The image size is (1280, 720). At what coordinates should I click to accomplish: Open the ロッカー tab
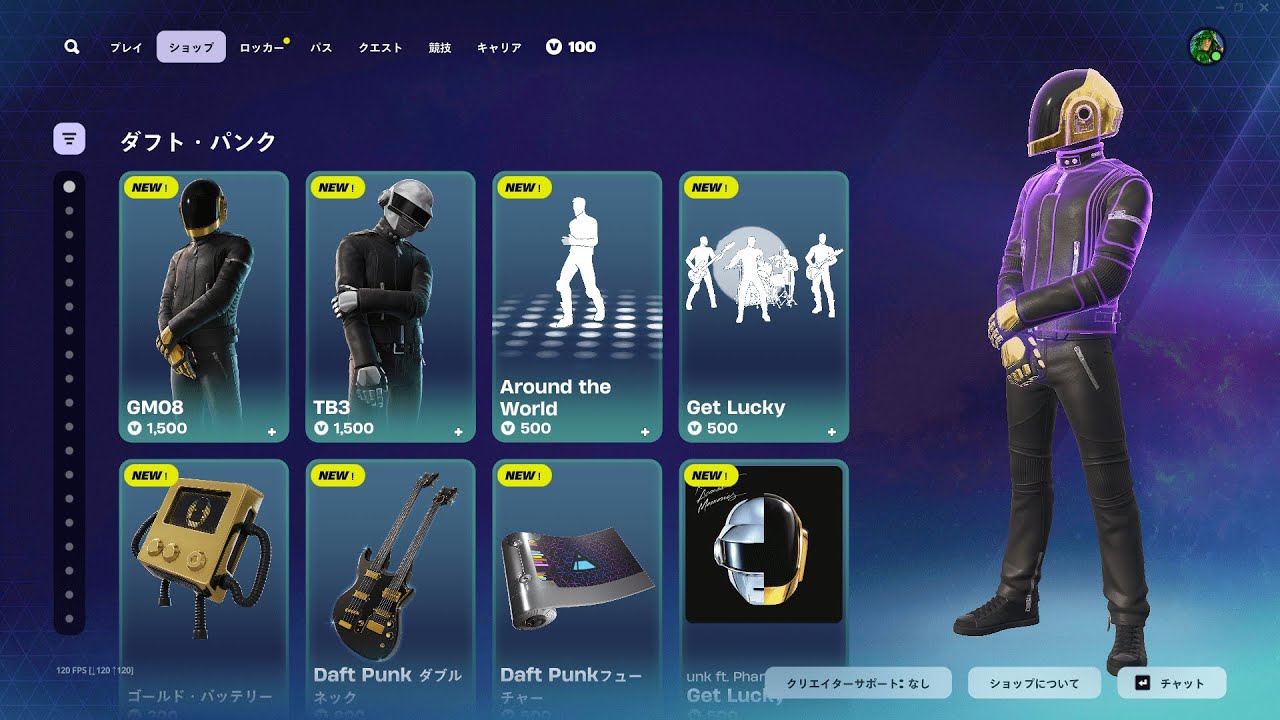[262, 47]
